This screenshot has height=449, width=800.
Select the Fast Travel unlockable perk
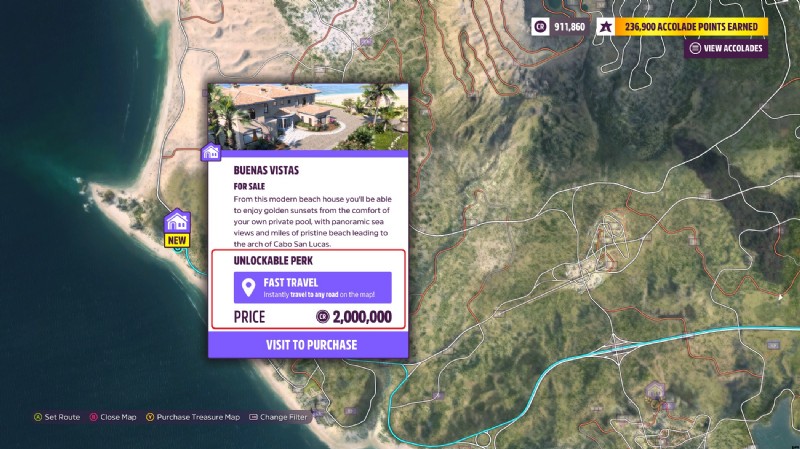point(312,288)
